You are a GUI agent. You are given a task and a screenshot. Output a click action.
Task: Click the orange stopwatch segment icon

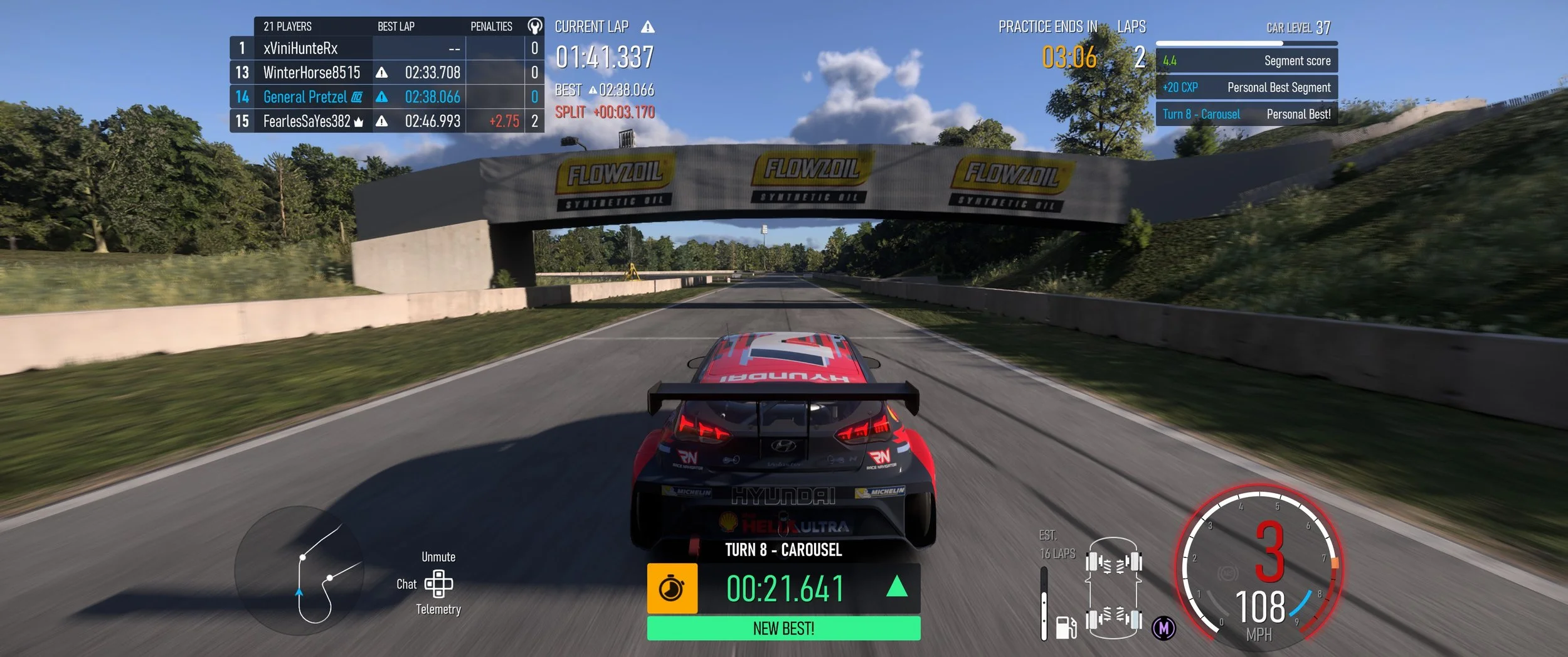672,589
